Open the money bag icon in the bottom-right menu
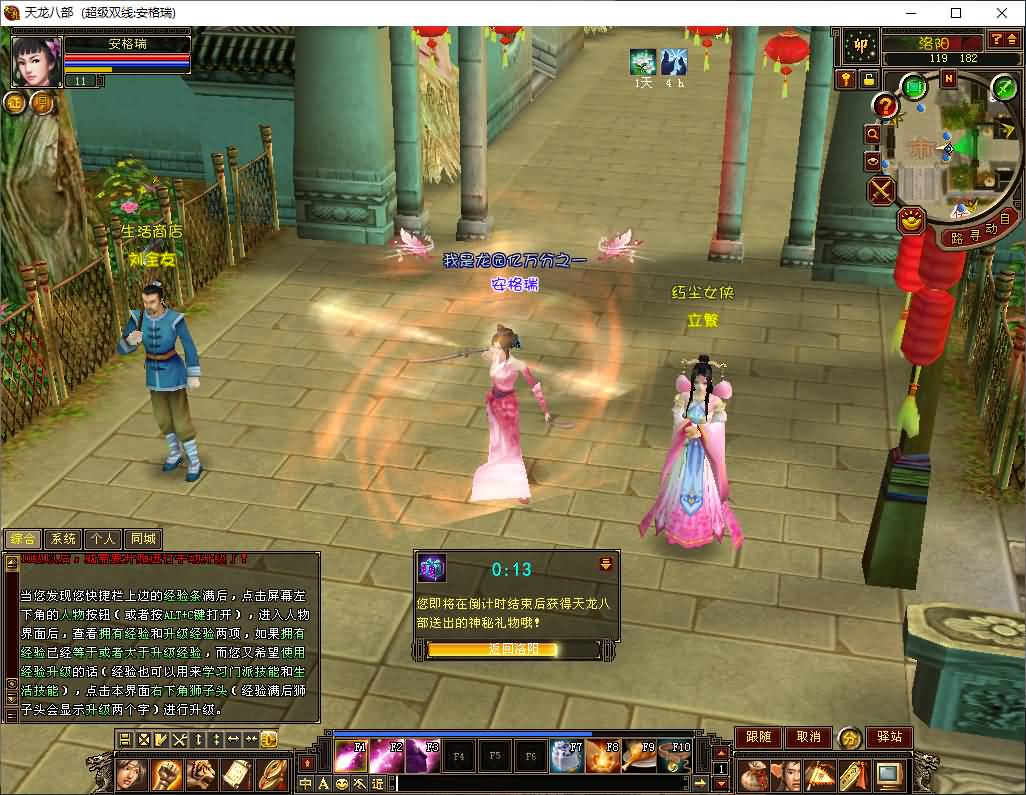Viewport: 1026px width, 795px height. 756,774
